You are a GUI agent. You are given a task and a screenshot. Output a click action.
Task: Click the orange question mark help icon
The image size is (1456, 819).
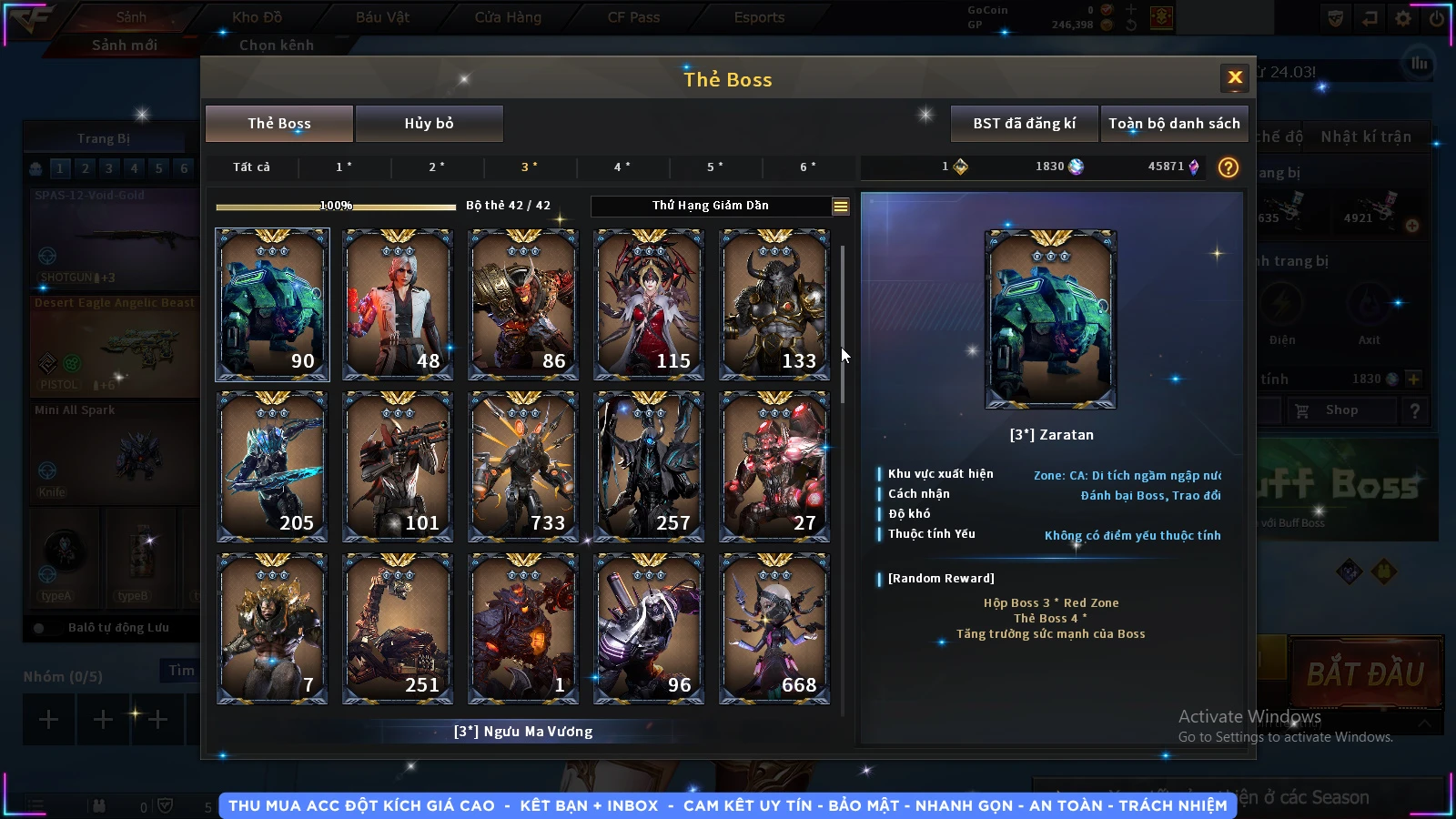(x=1228, y=167)
